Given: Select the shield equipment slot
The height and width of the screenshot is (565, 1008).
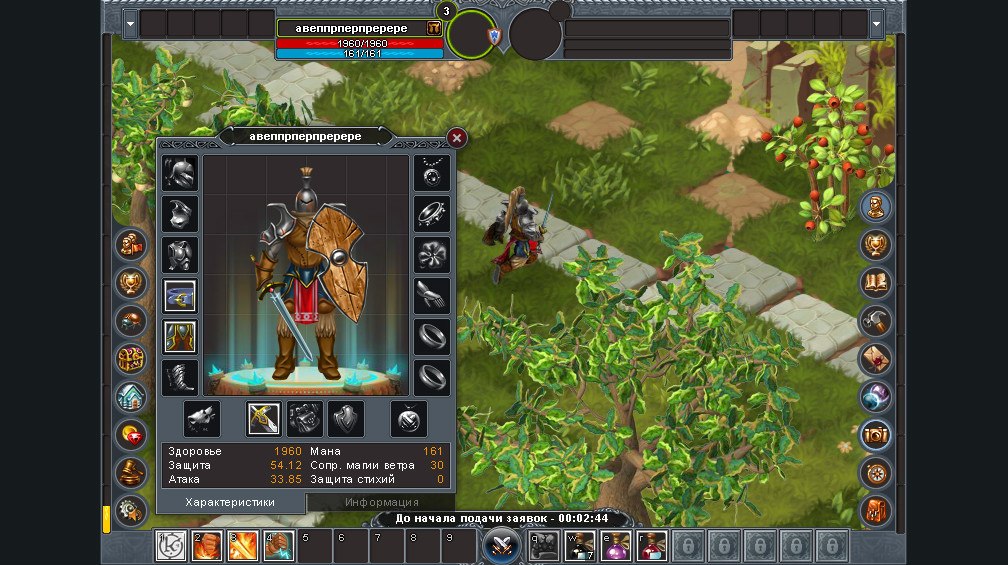Looking at the screenshot, I should [346, 419].
